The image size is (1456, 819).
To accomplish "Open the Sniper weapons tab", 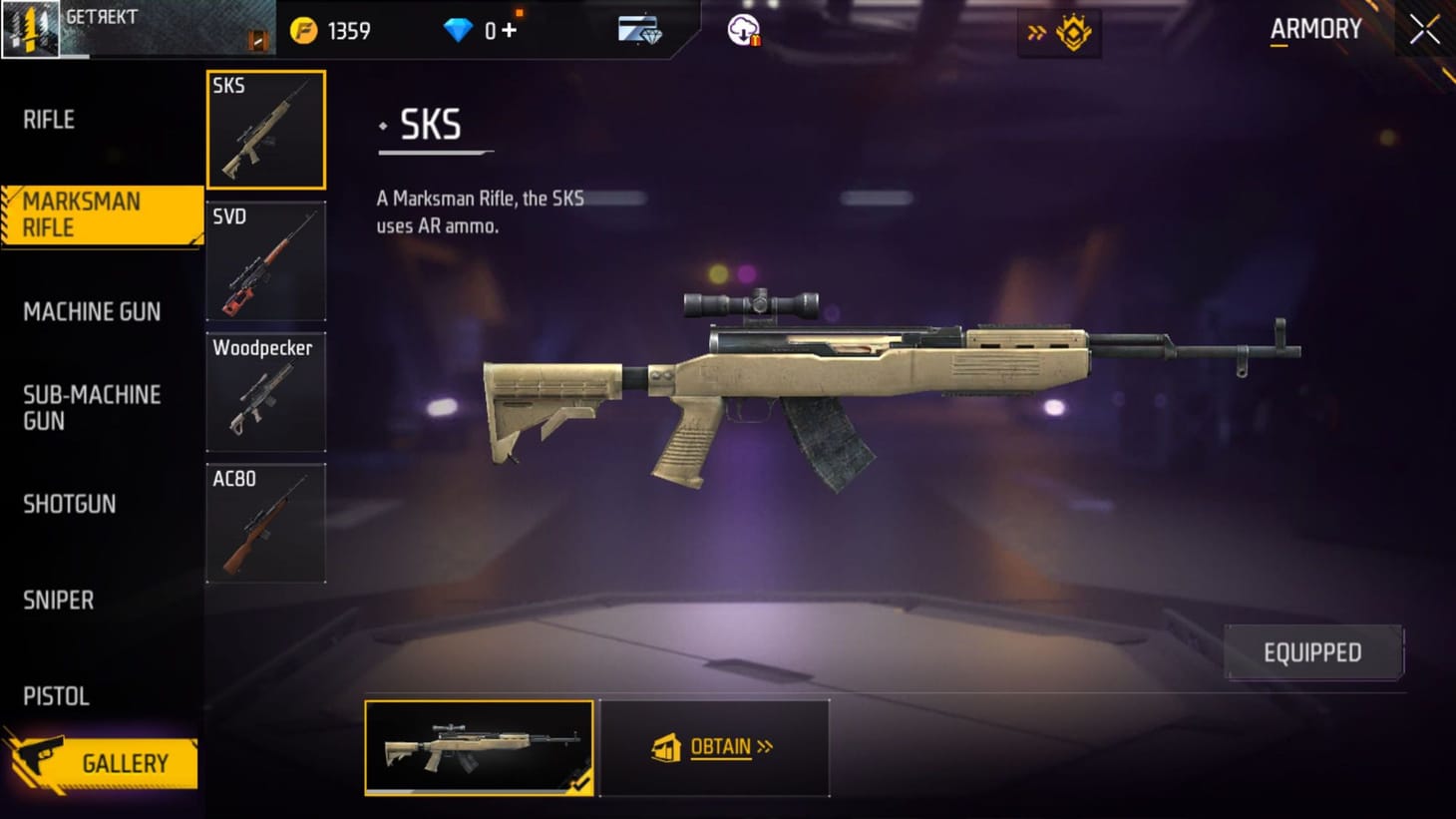I will click(58, 600).
